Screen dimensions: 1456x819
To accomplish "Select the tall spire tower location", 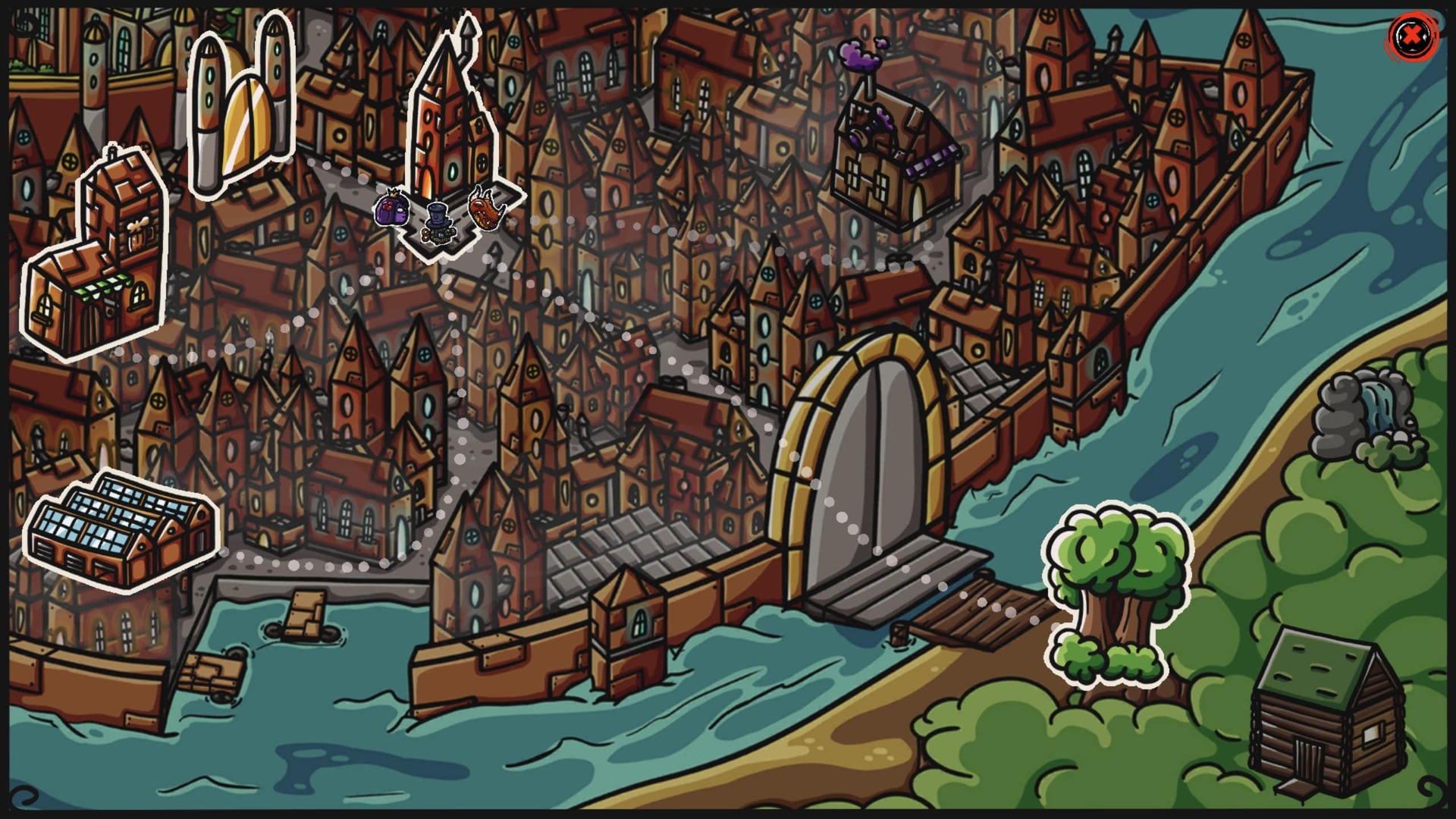I will click(x=450, y=121).
